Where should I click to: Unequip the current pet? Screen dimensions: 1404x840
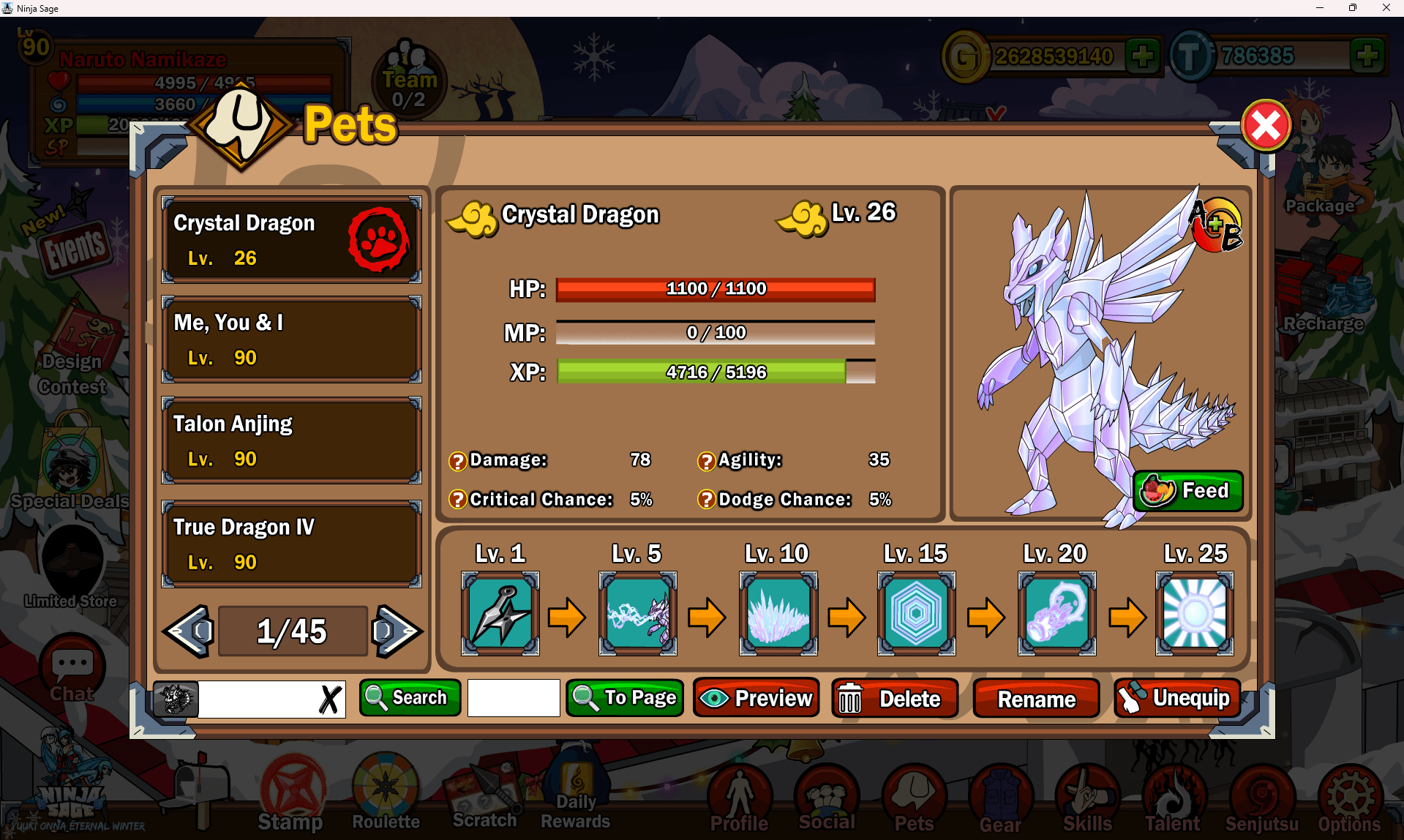point(1176,698)
